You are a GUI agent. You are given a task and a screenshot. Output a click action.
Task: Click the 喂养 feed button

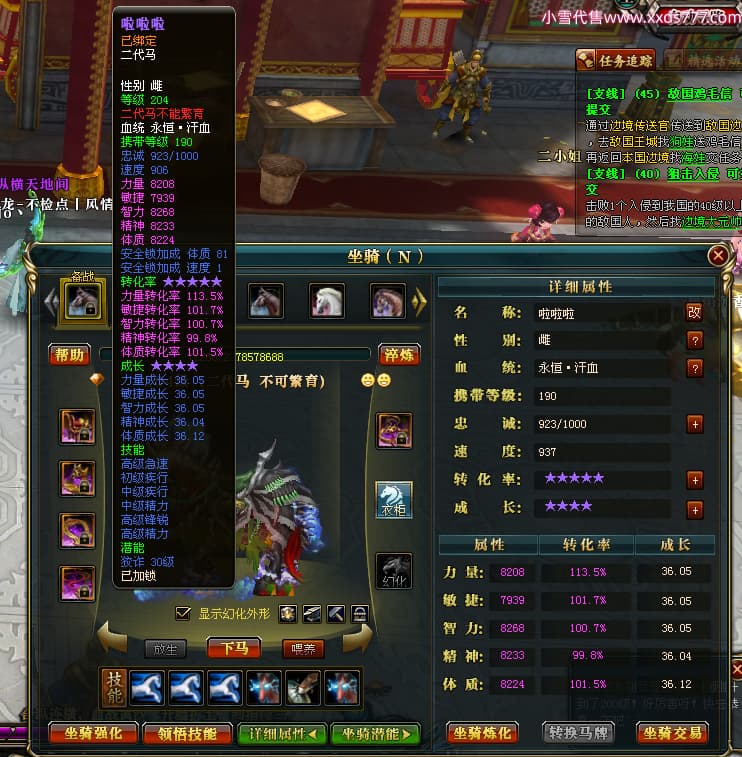(302, 648)
